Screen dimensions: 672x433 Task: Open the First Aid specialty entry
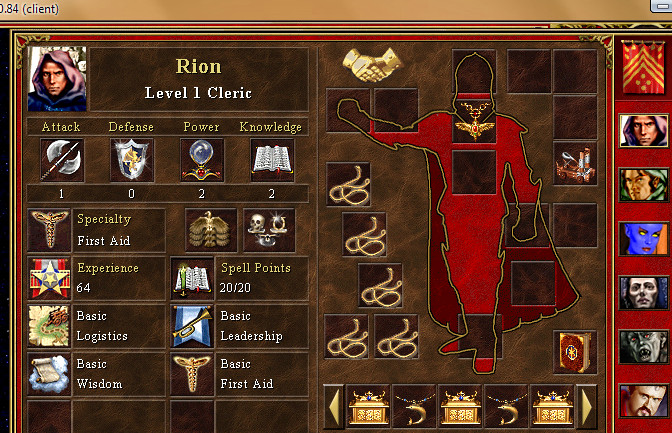(96, 229)
